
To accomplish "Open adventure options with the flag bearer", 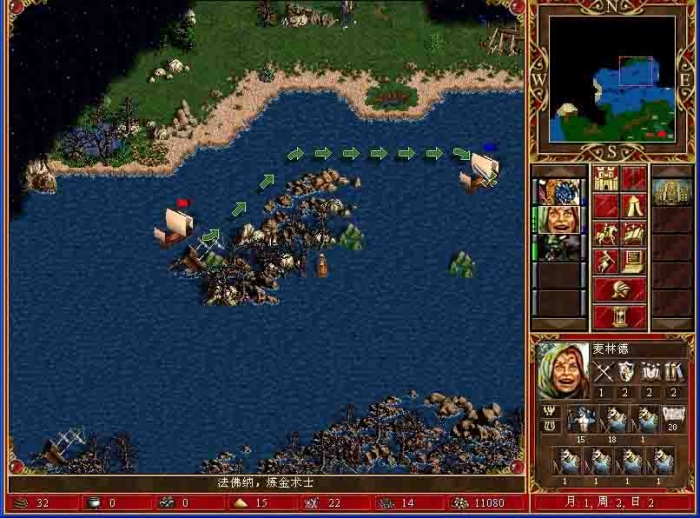I will pos(606,262).
